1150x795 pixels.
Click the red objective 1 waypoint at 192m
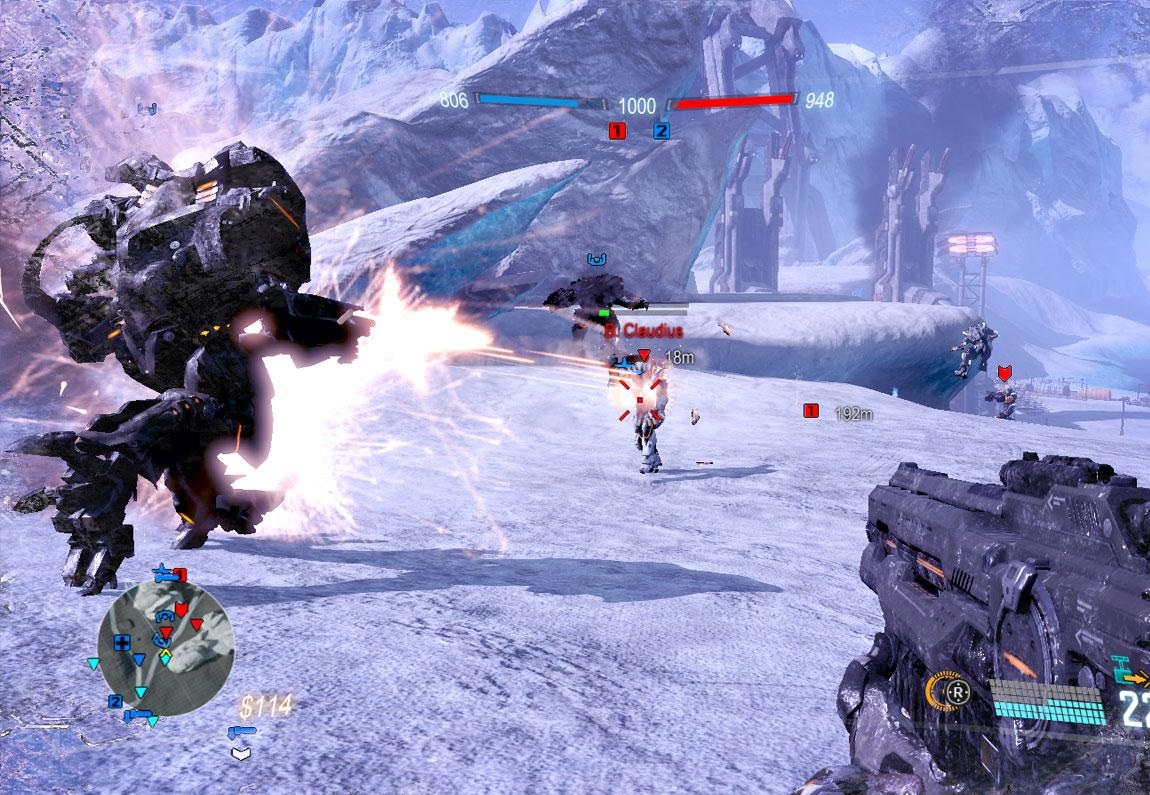pyautogui.click(x=811, y=410)
